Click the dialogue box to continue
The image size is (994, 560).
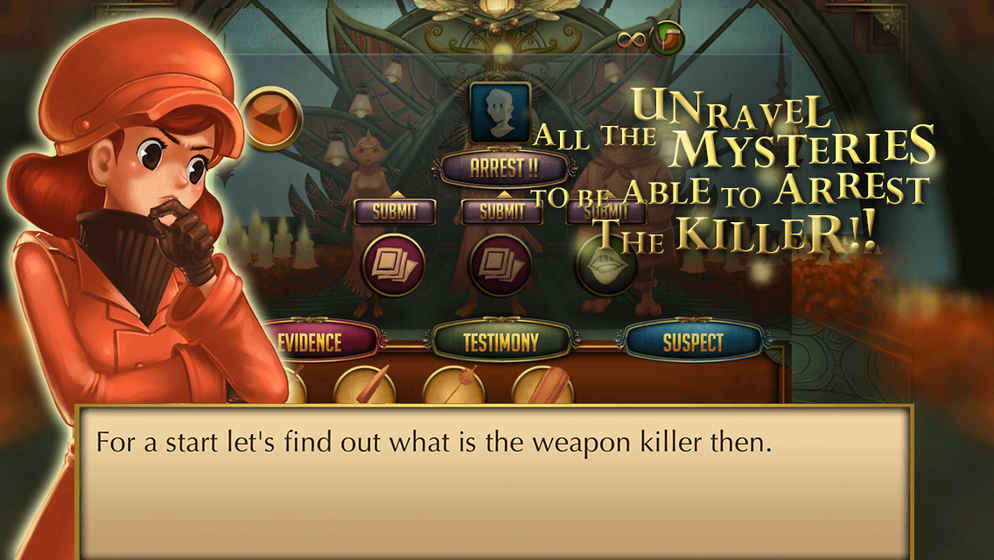point(495,490)
